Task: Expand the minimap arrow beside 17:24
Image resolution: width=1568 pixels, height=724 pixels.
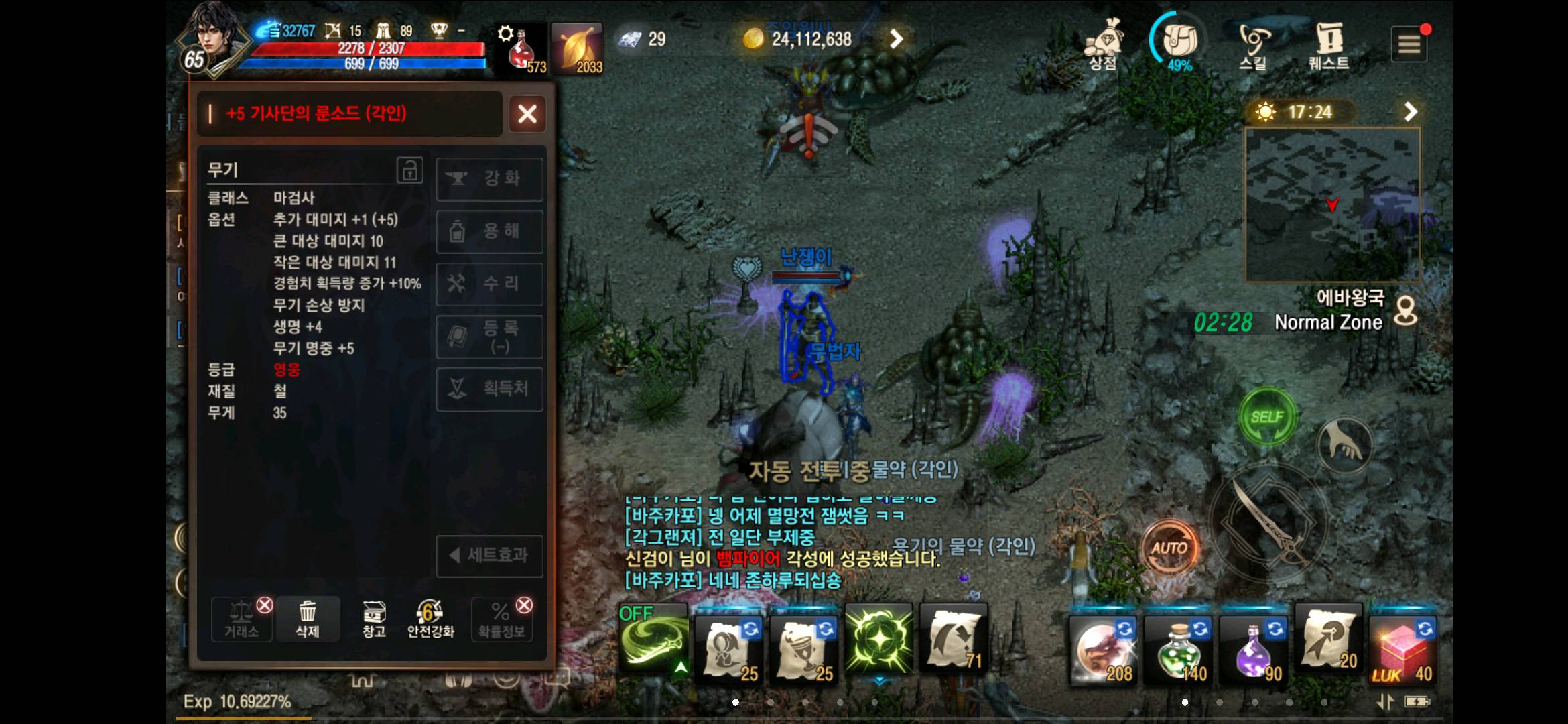Action: [1411, 111]
